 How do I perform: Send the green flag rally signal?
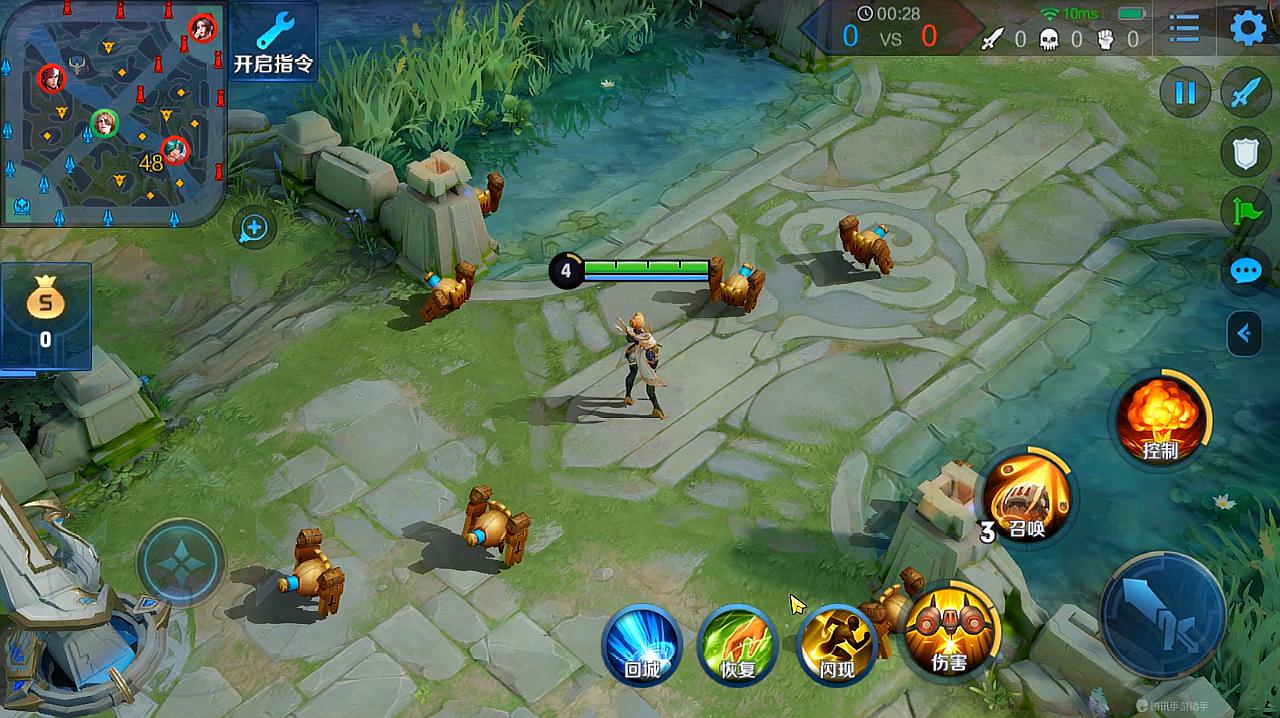[1245, 212]
